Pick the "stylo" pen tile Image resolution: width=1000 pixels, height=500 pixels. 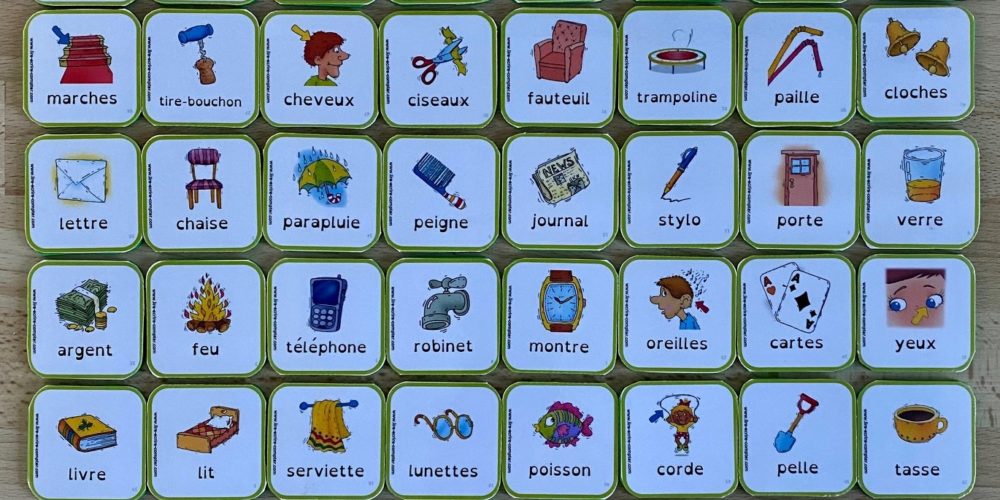679,189
